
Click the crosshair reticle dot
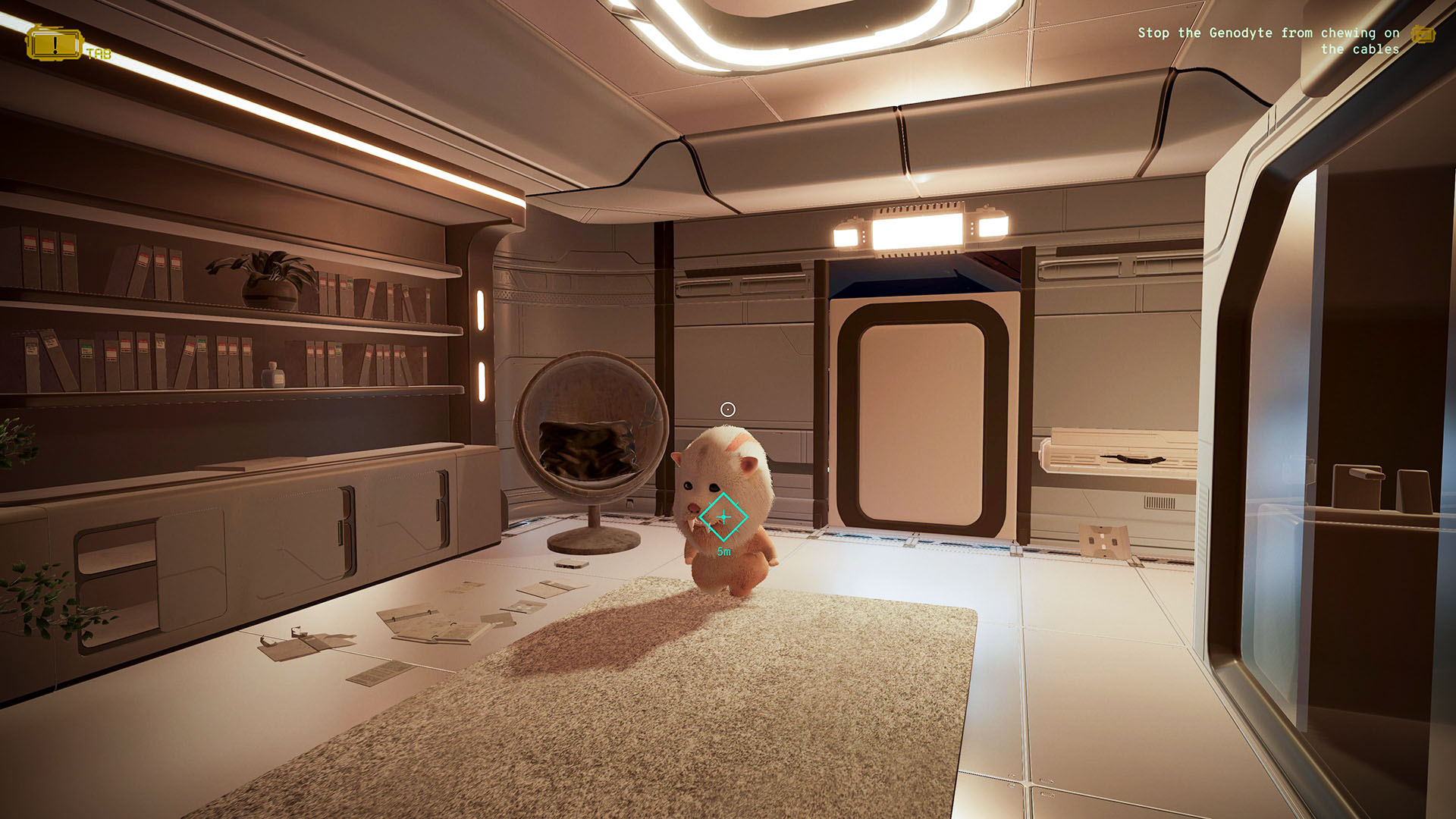tap(727, 409)
